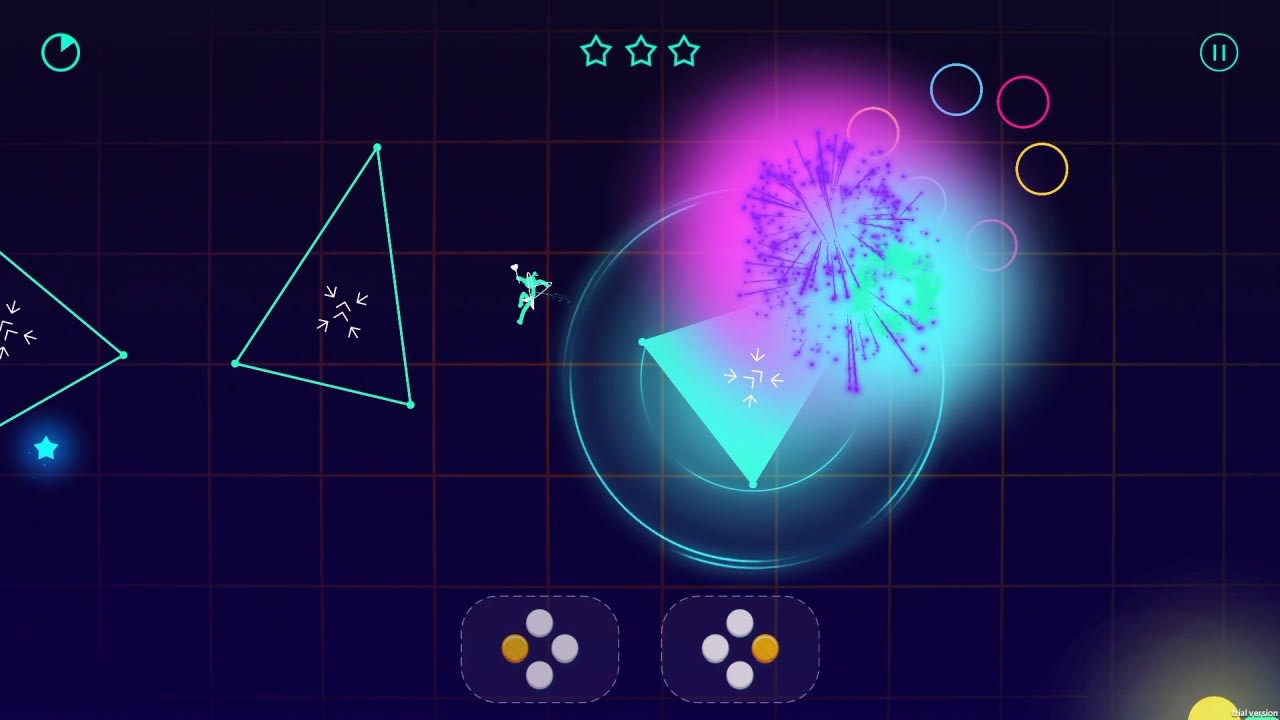Select the middle star rating icon
The width and height of the screenshot is (1280, 720).
pyautogui.click(x=640, y=52)
